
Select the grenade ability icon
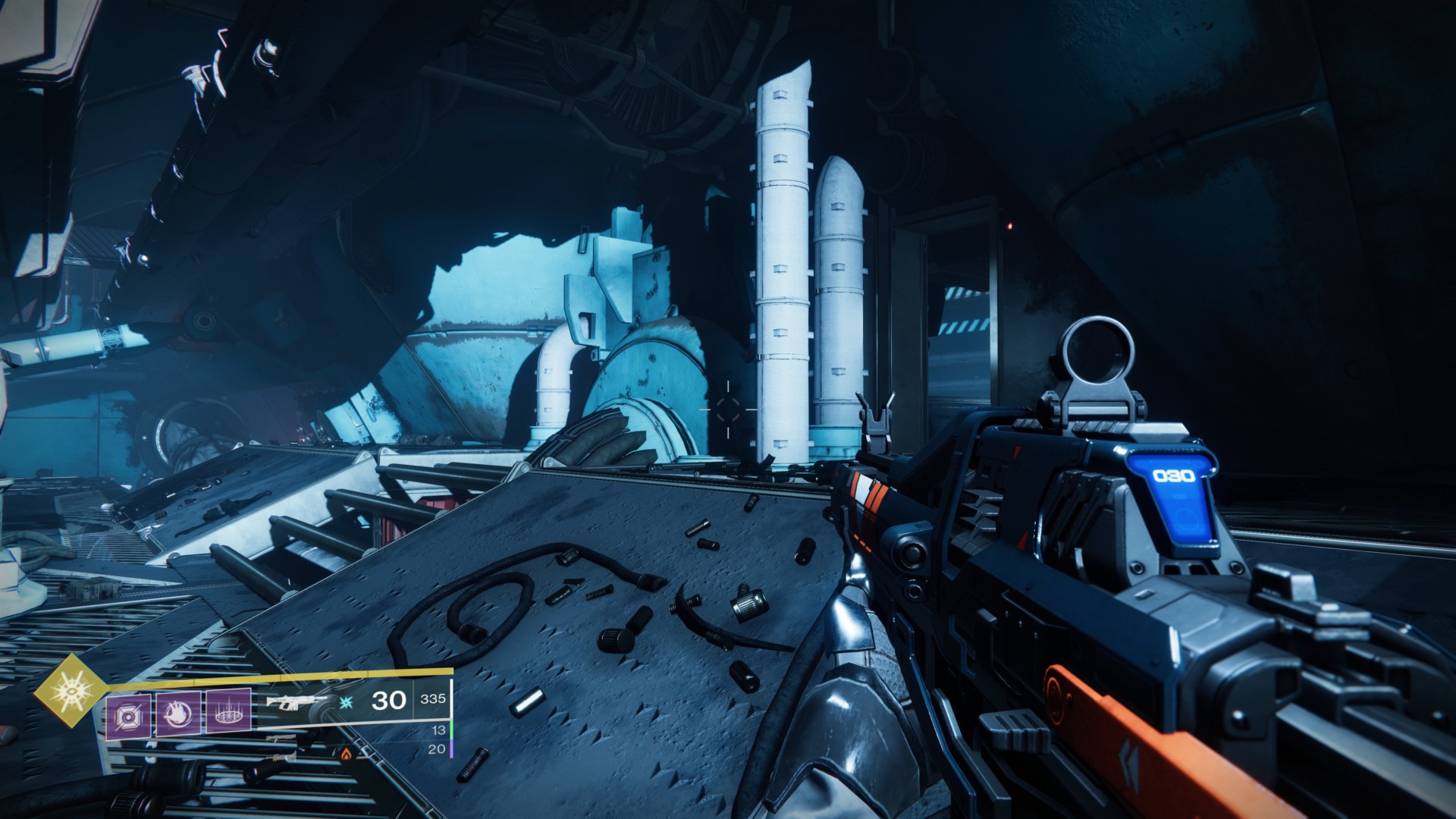pos(127,714)
